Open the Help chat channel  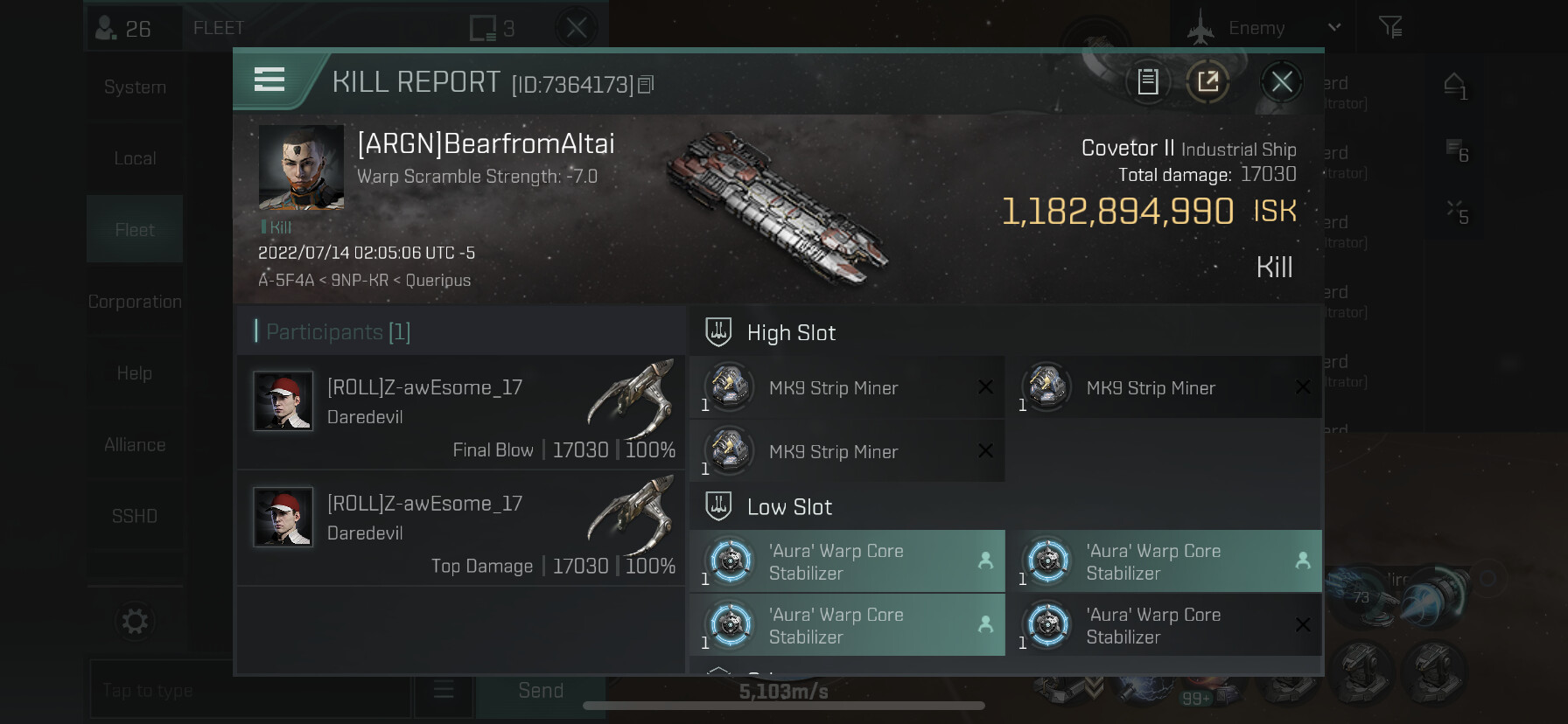pos(135,373)
